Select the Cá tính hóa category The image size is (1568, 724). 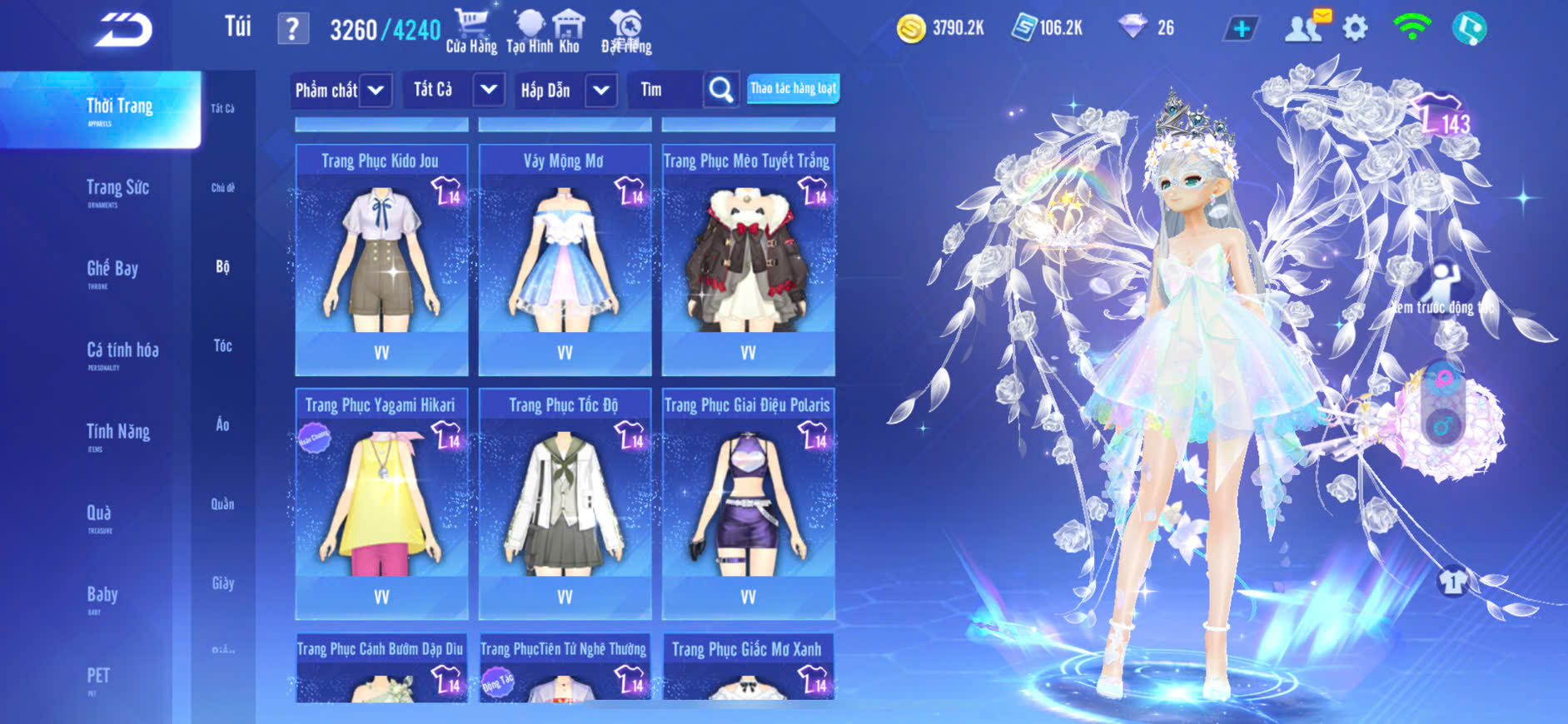coord(122,353)
